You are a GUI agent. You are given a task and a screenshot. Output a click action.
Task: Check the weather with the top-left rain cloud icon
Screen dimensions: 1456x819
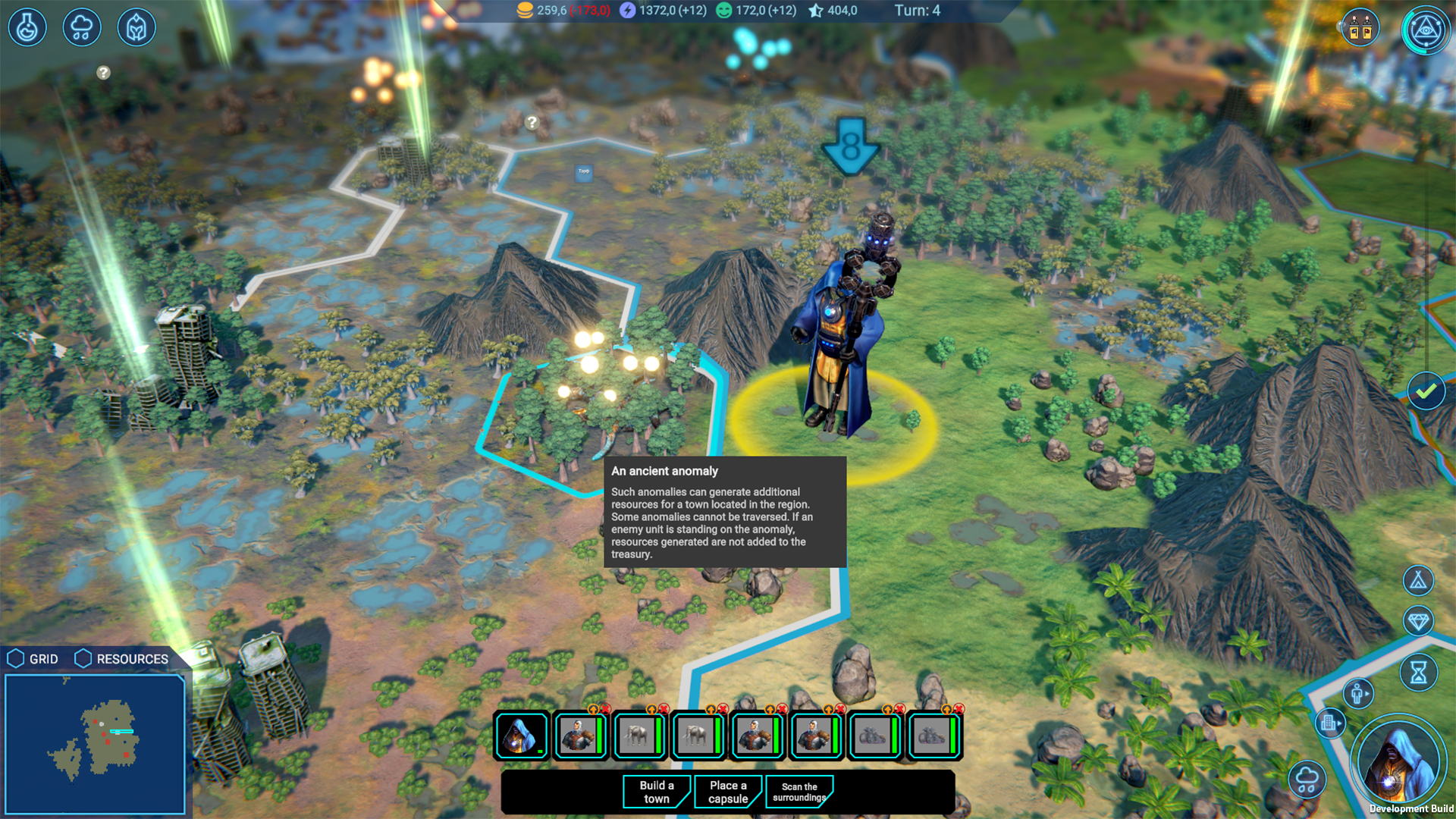tap(82, 27)
